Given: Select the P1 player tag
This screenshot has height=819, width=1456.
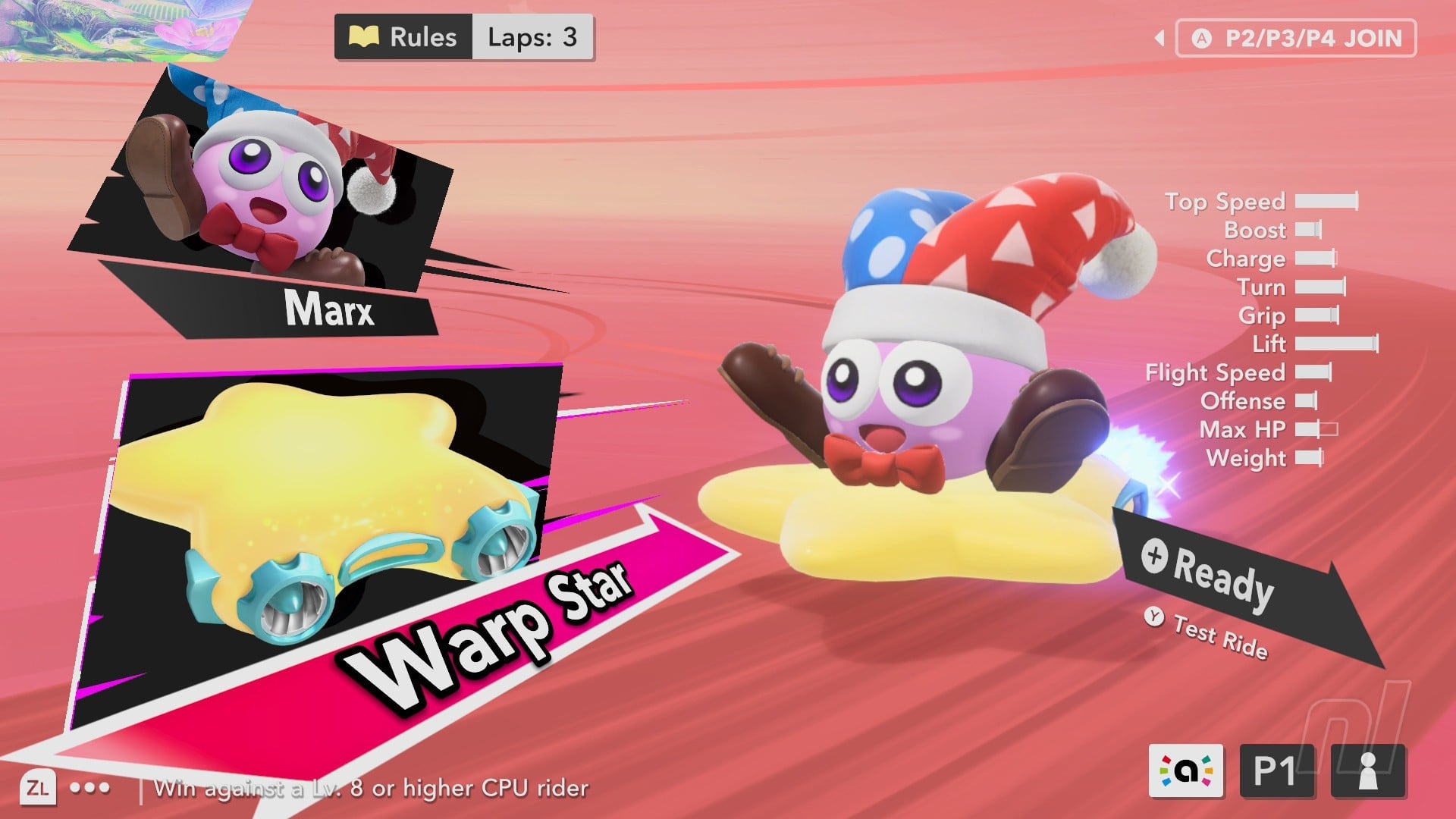Looking at the screenshot, I should 1276,770.
